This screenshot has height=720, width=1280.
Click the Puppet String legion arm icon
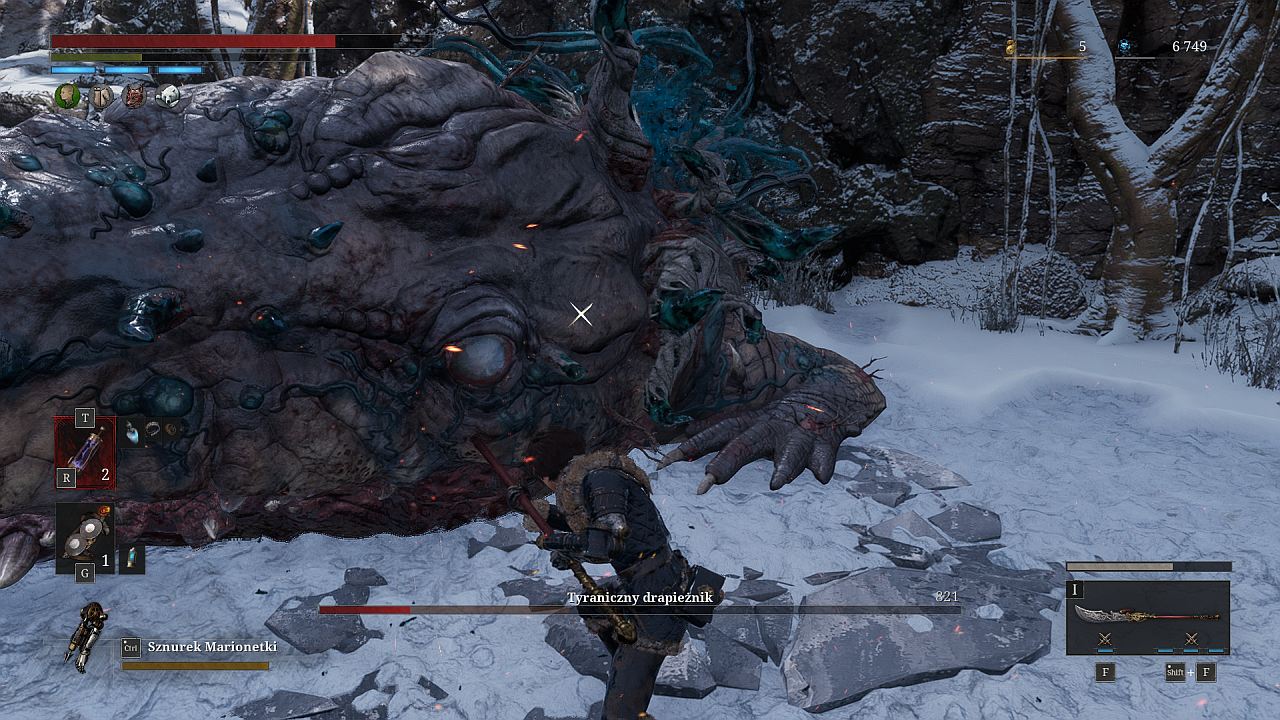88,636
